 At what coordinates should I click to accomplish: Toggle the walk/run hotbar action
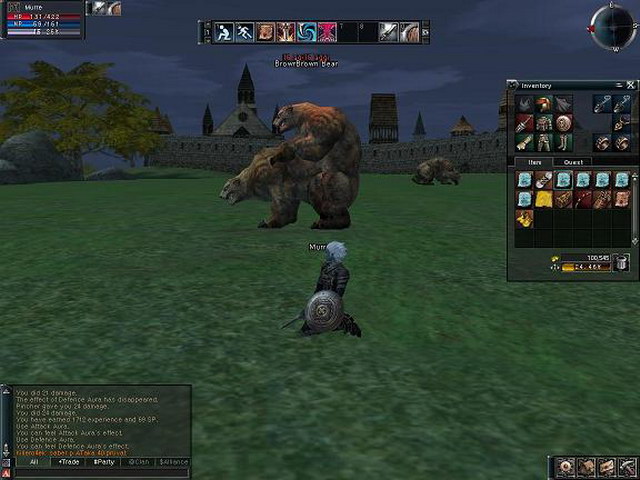245,32
